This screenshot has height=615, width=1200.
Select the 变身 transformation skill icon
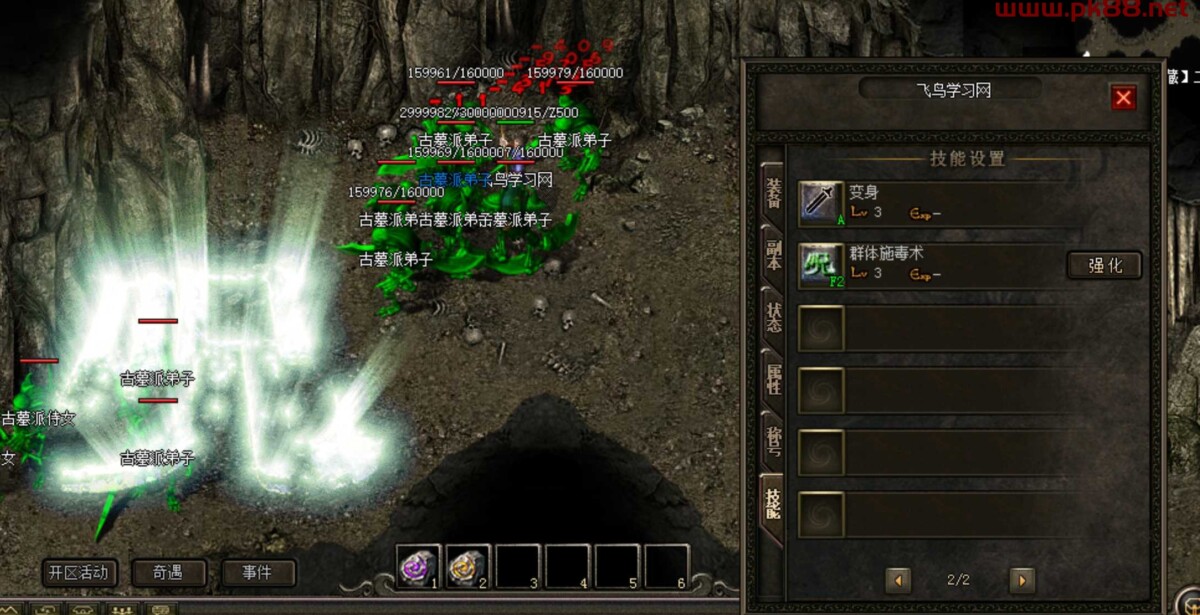(822, 203)
